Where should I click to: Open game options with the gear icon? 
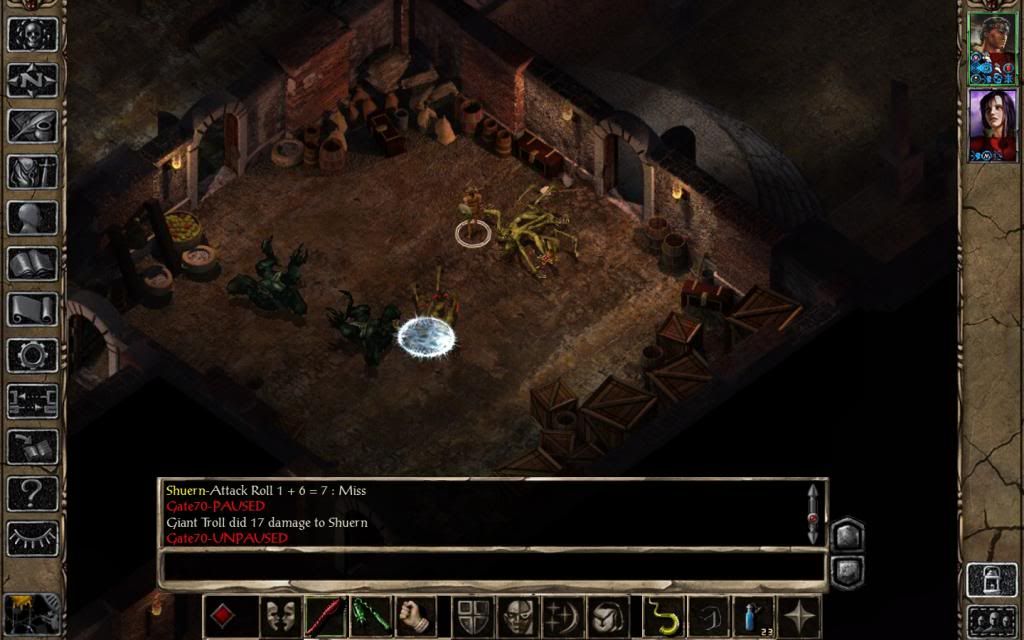[33, 355]
